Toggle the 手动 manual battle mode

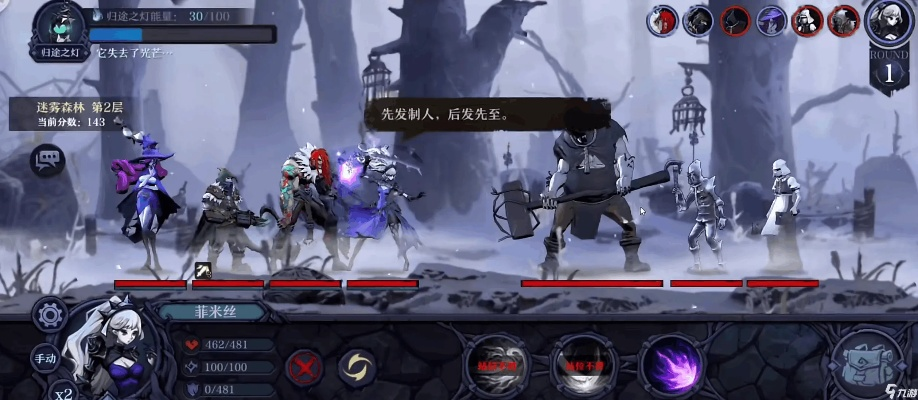pyautogui.click(x=46, y=357)
